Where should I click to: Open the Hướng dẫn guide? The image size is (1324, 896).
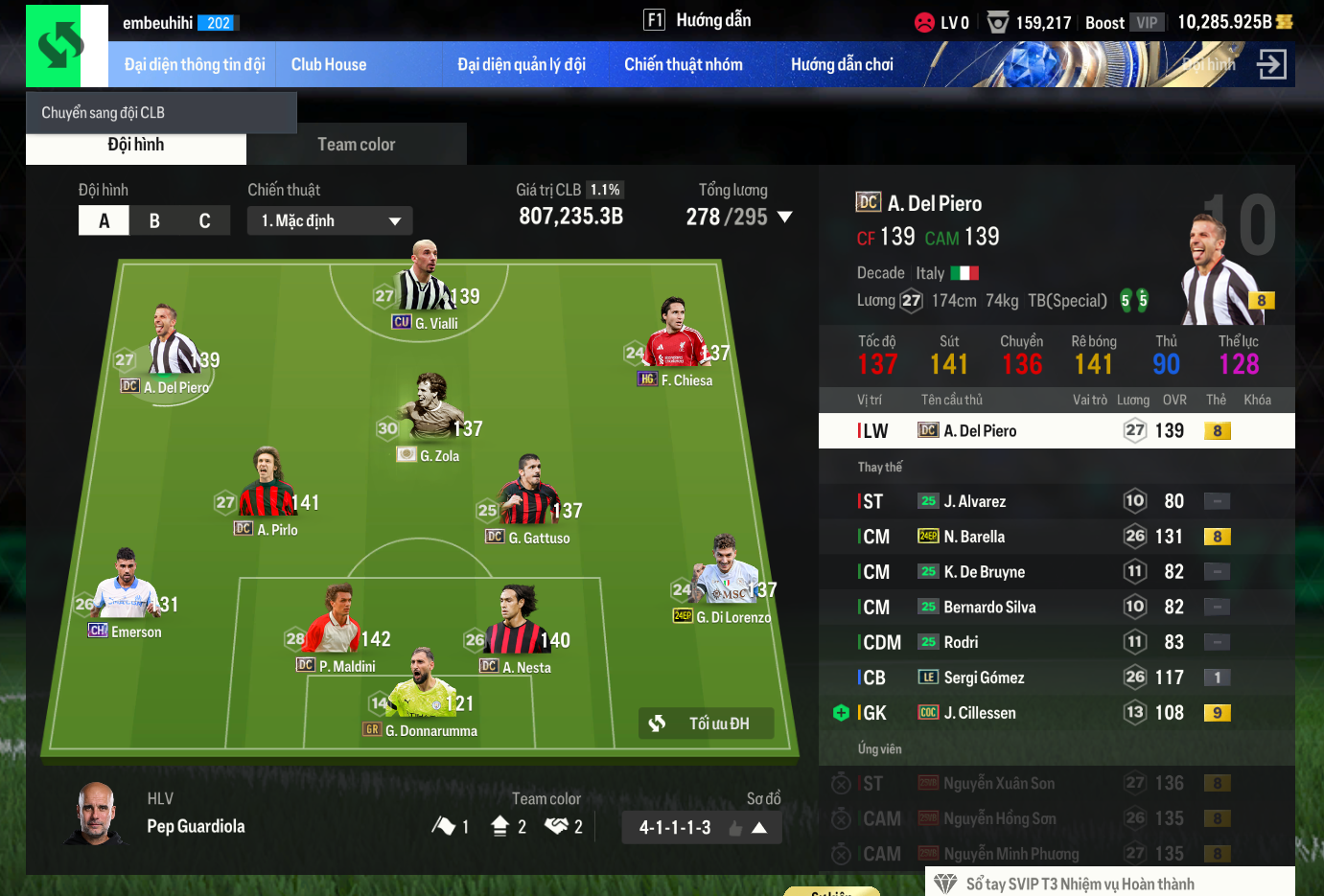(x=698, y=20)
